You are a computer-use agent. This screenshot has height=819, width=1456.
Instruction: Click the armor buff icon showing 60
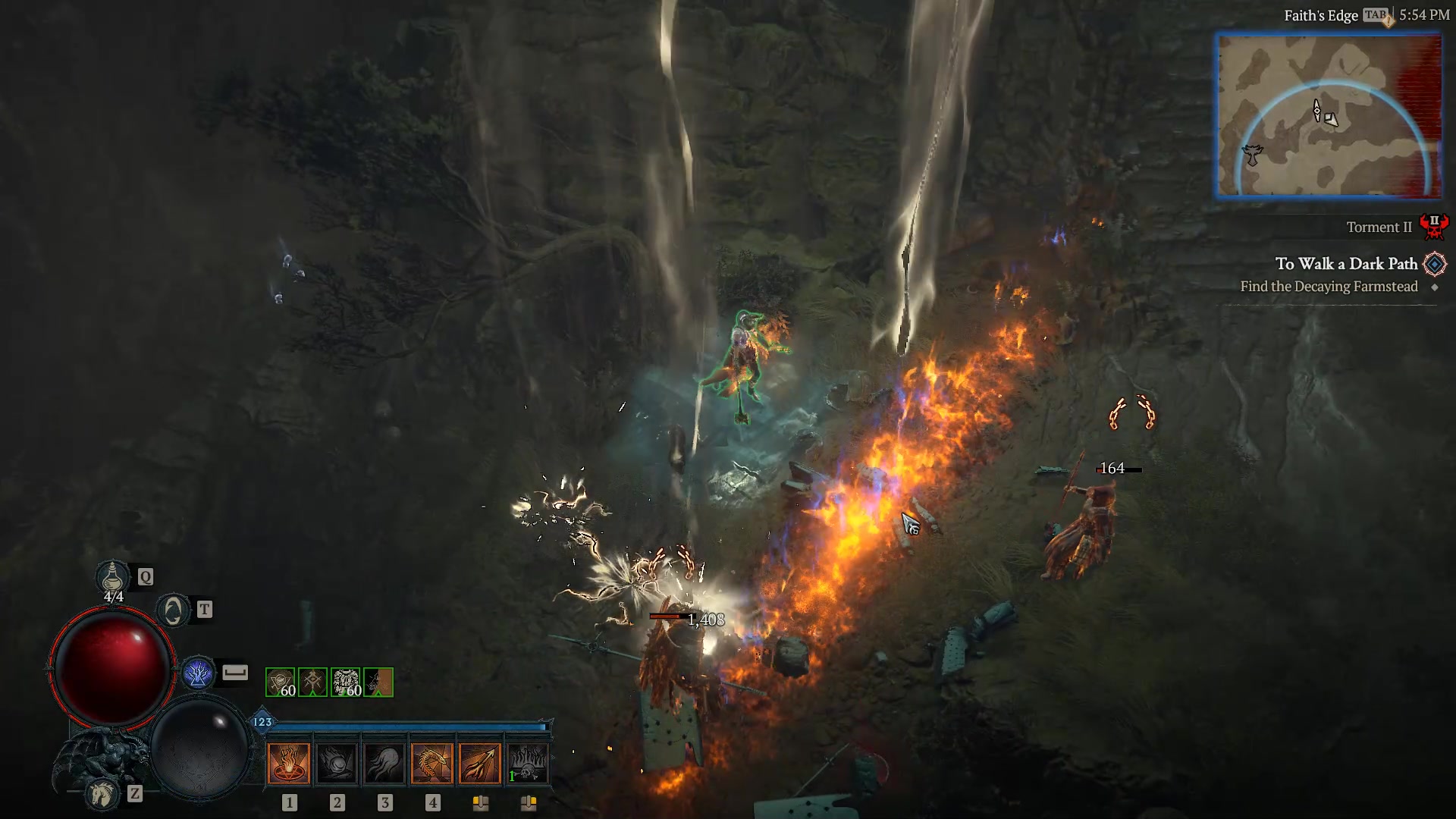click(346, 682)
